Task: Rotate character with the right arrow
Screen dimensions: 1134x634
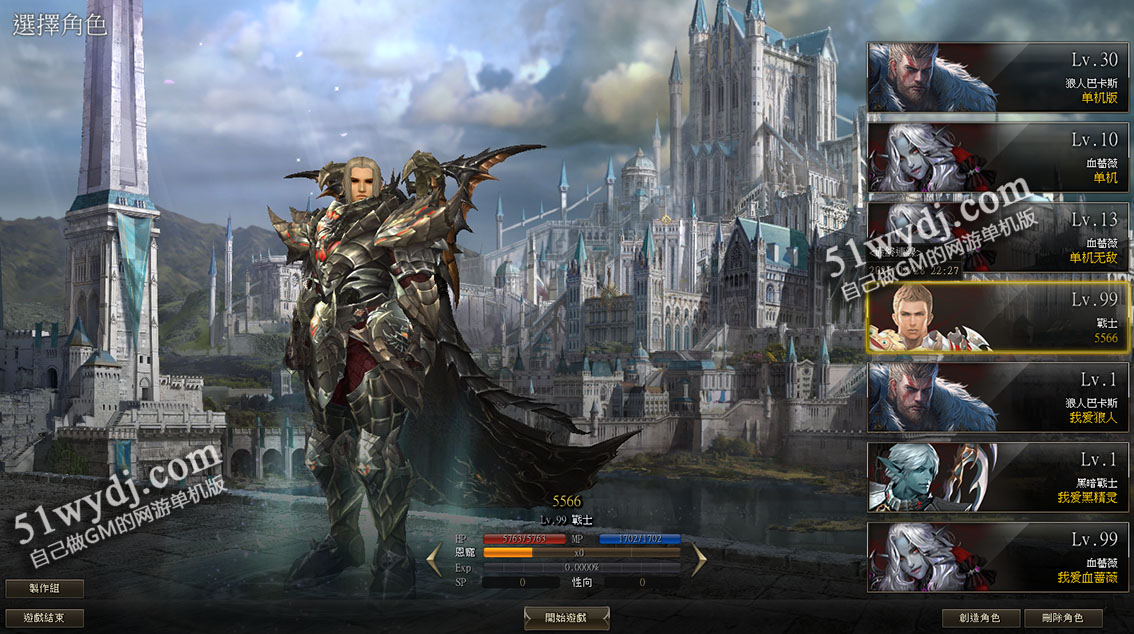Action: [698, 559]
